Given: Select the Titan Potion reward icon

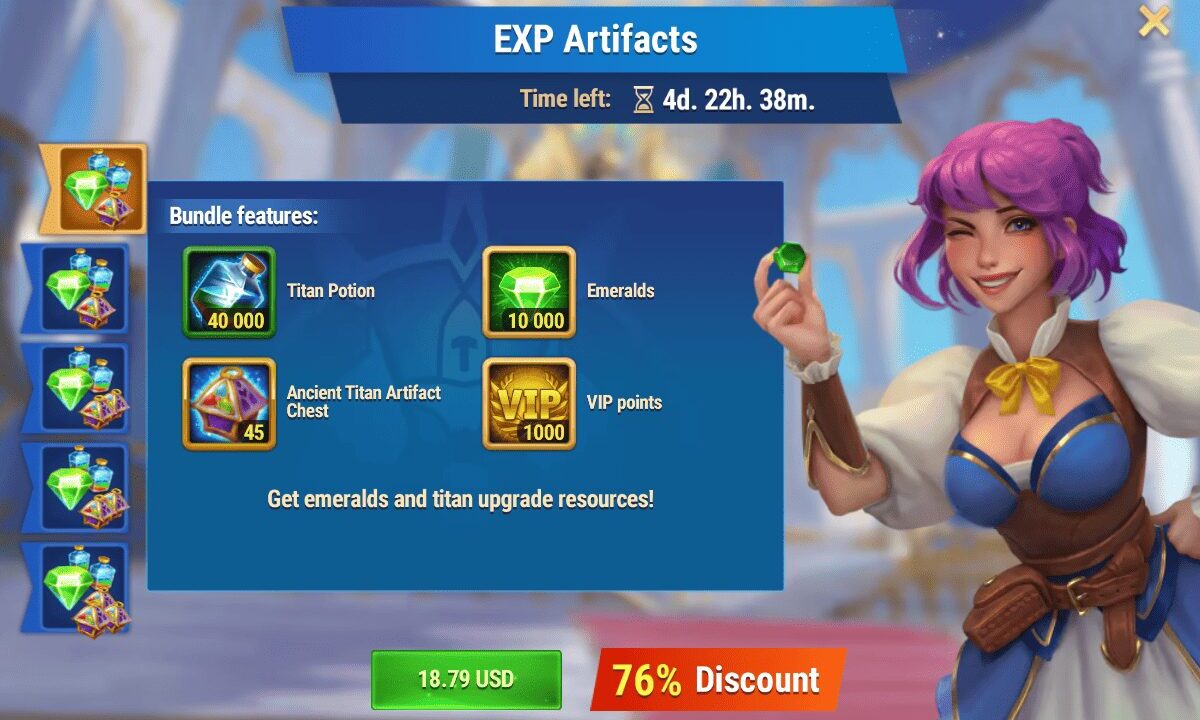Looking at the screenshot, I should coord(229,292).
